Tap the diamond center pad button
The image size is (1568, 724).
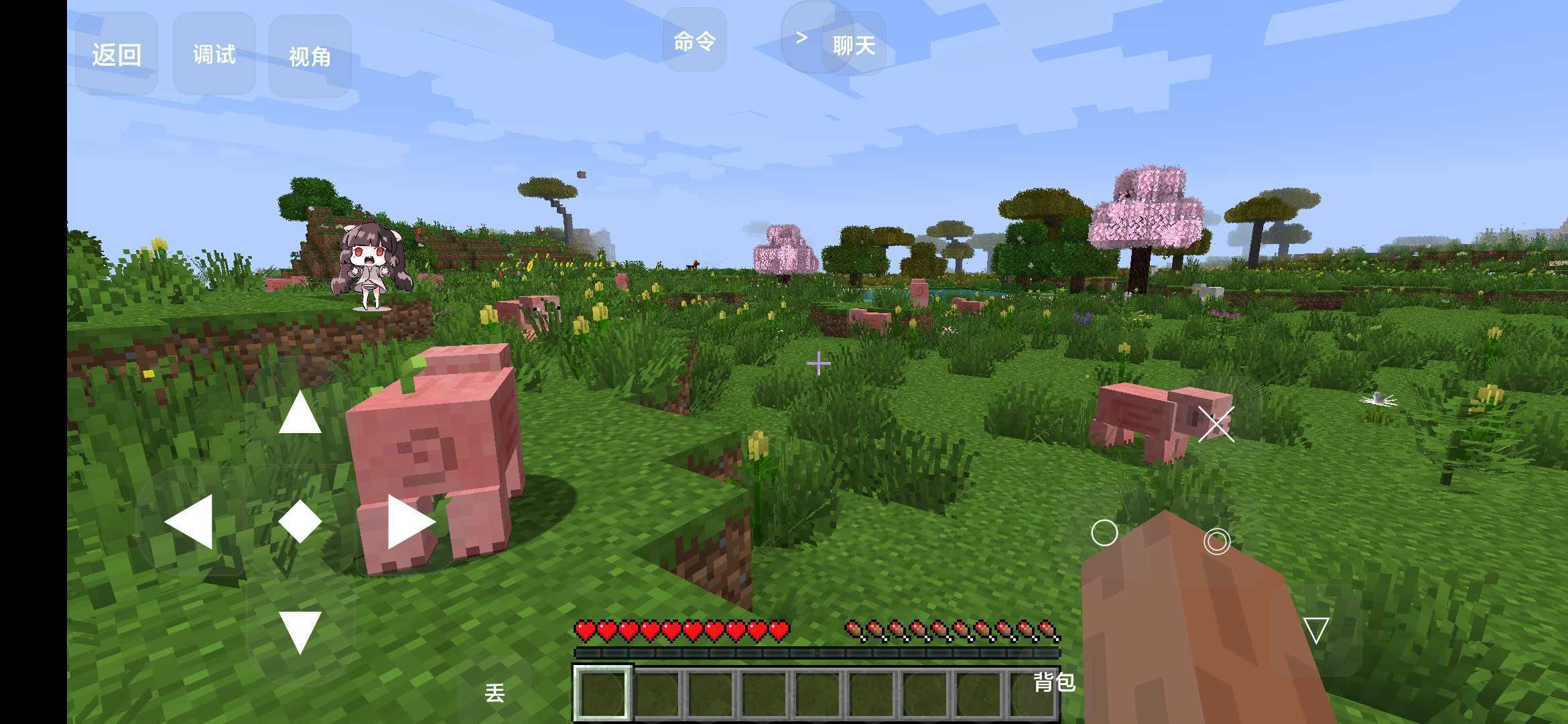coord(300,522)
